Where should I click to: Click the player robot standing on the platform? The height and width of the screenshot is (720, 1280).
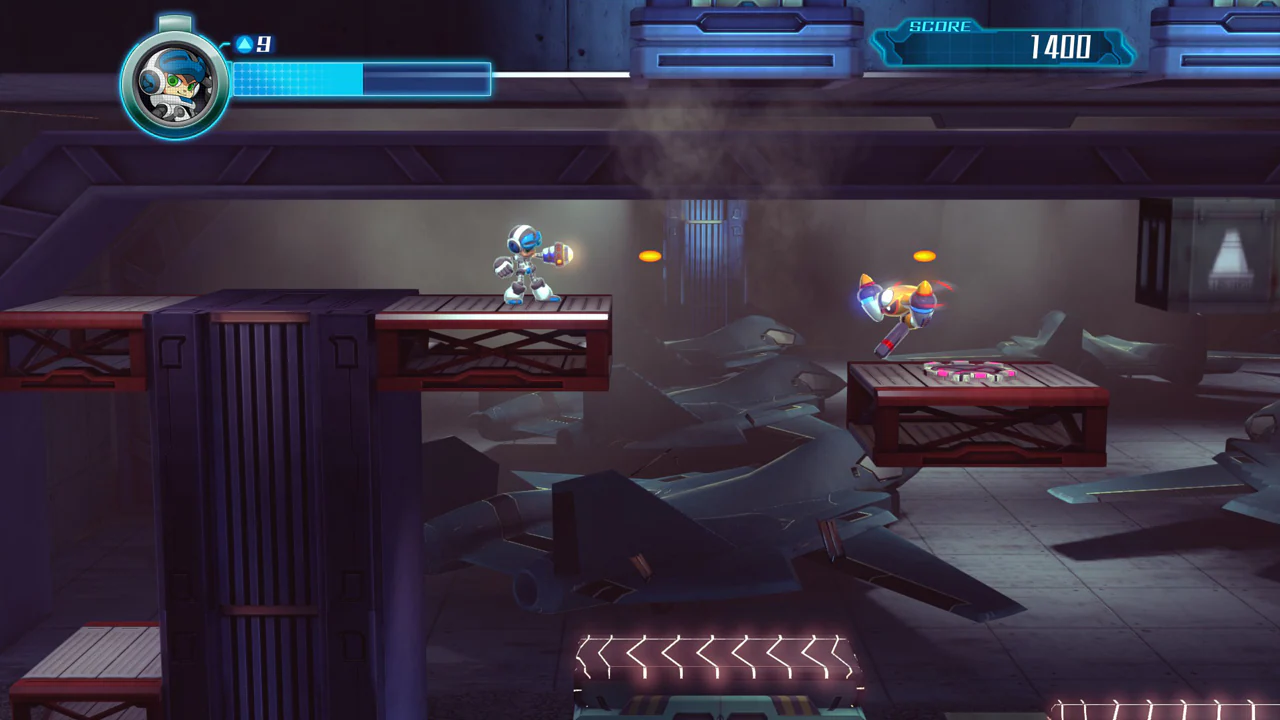click(x=525, y=260)
